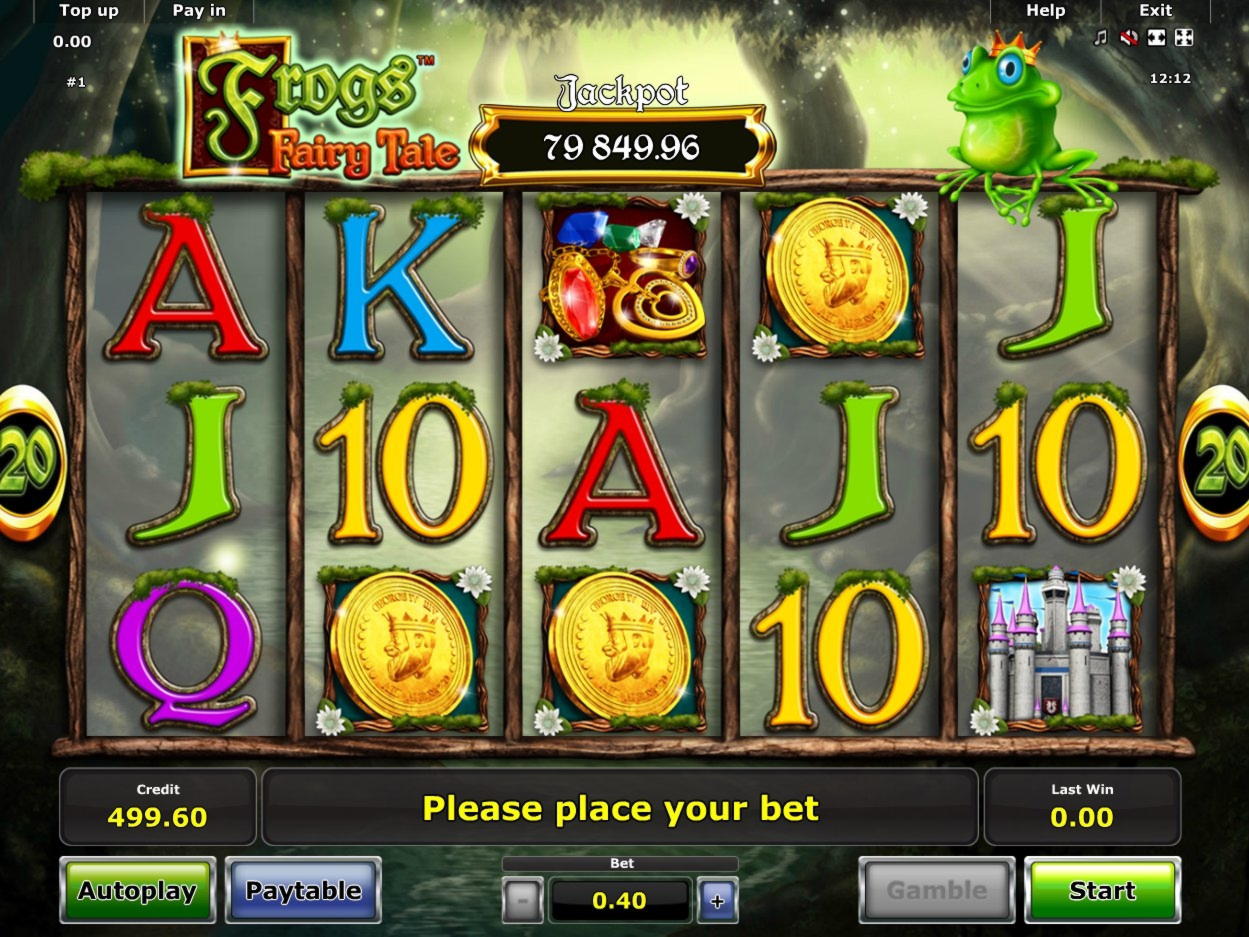
Task: Click the greyed-out Gamble button
Action: click(936, 890)
